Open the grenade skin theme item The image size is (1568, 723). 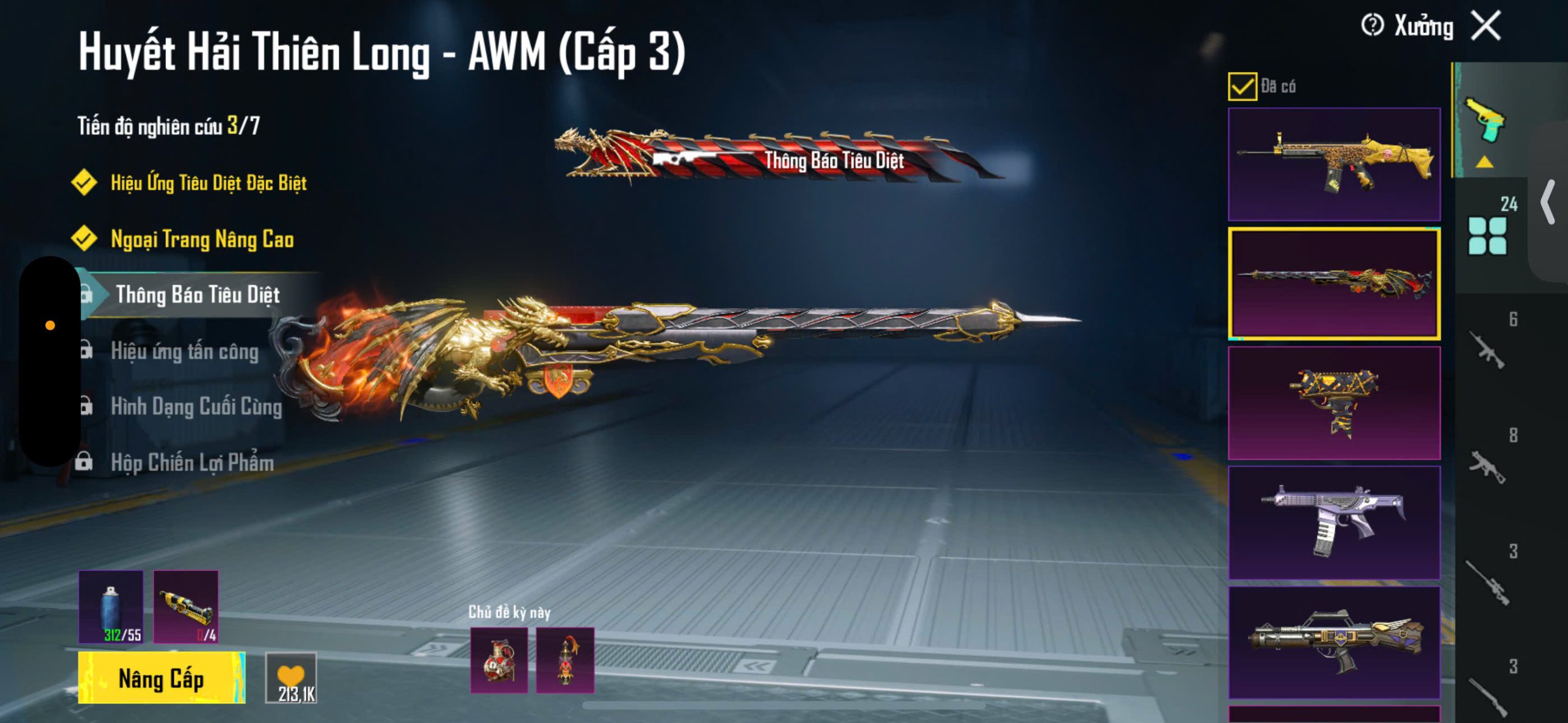pos(499,660)
